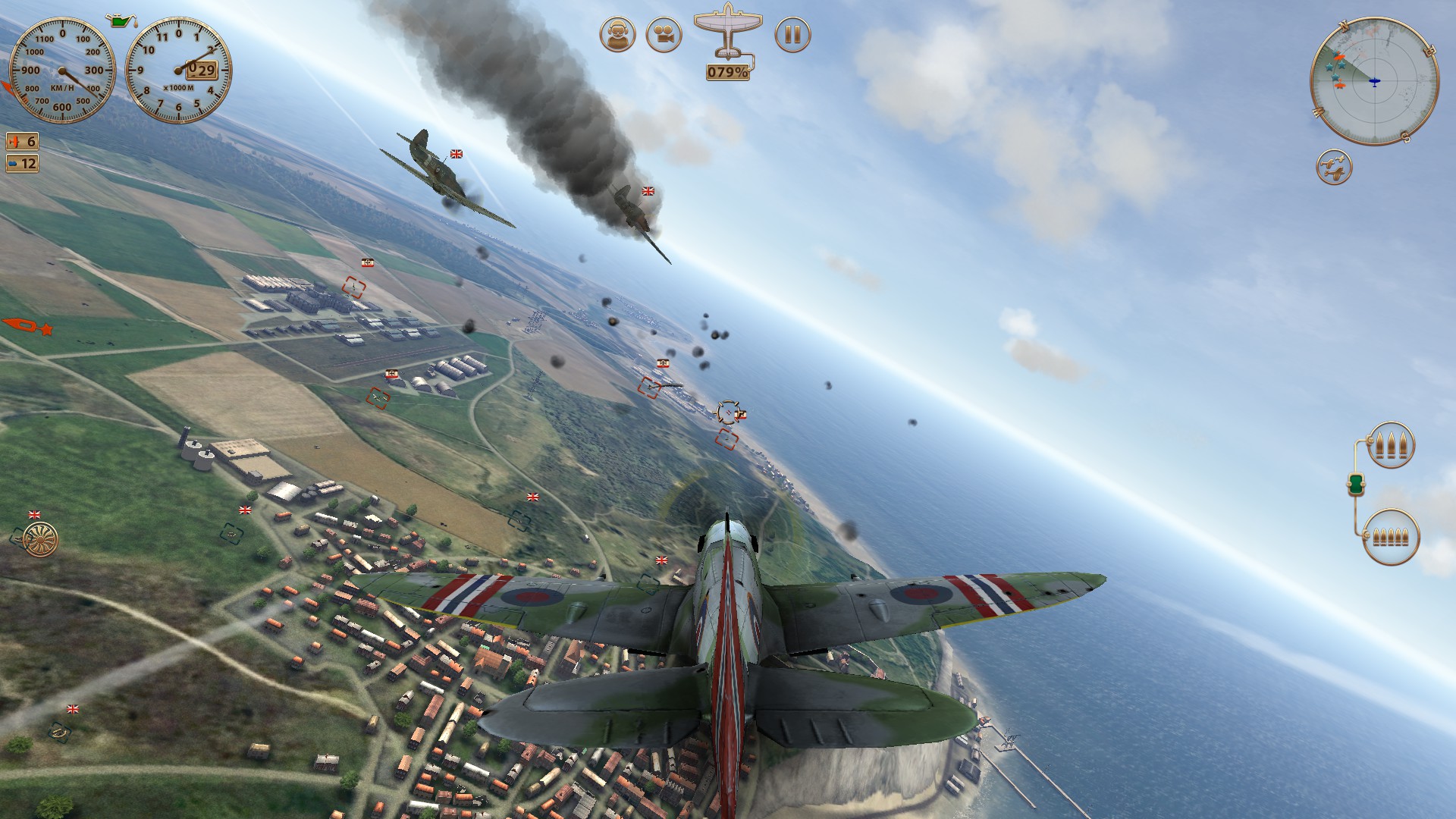Viewport: 1456px width, 819px height.
Task: Toggle the green weapon link switch
Action: 1356,483
